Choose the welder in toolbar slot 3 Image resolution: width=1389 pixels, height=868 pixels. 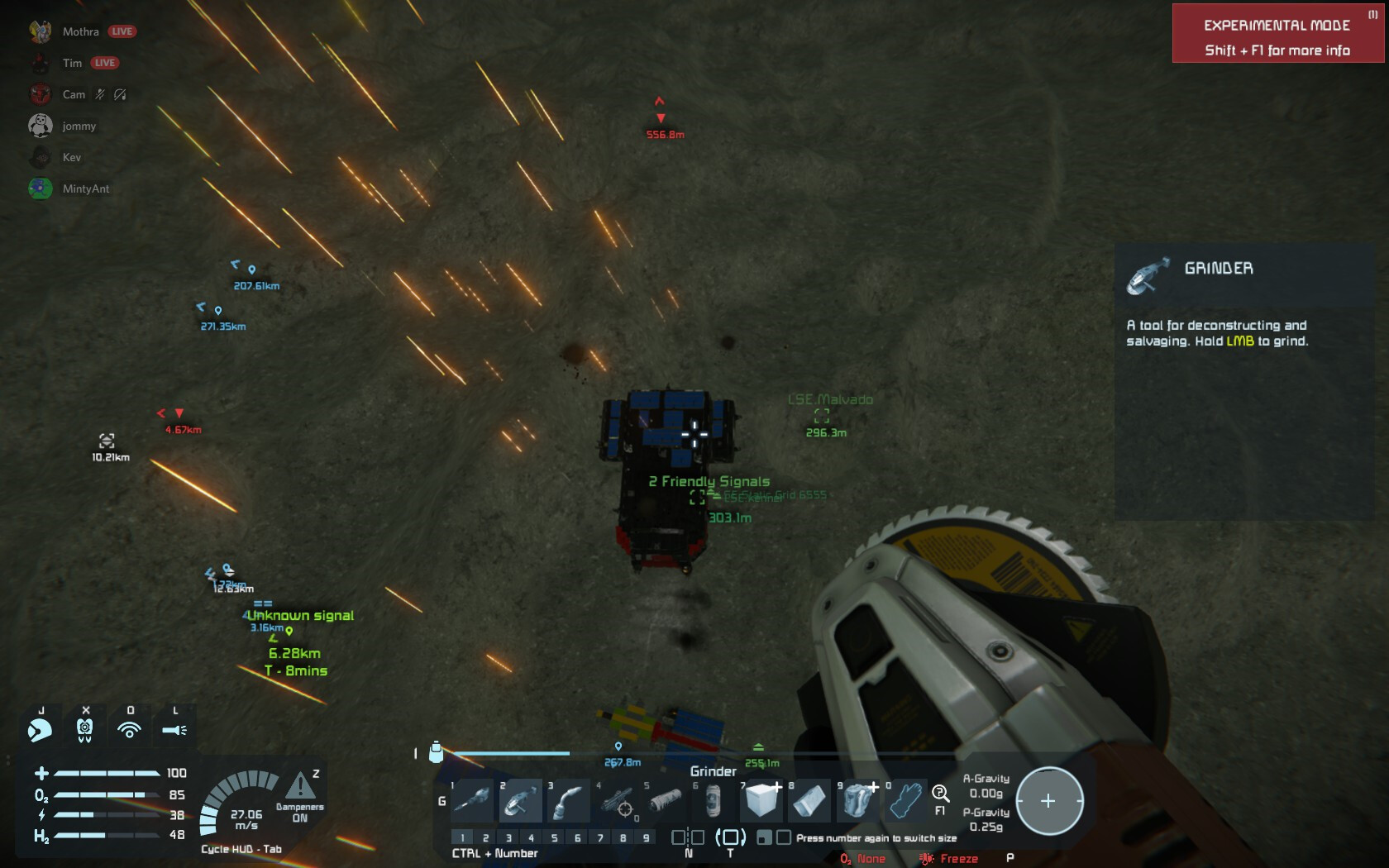click(569, 800)
